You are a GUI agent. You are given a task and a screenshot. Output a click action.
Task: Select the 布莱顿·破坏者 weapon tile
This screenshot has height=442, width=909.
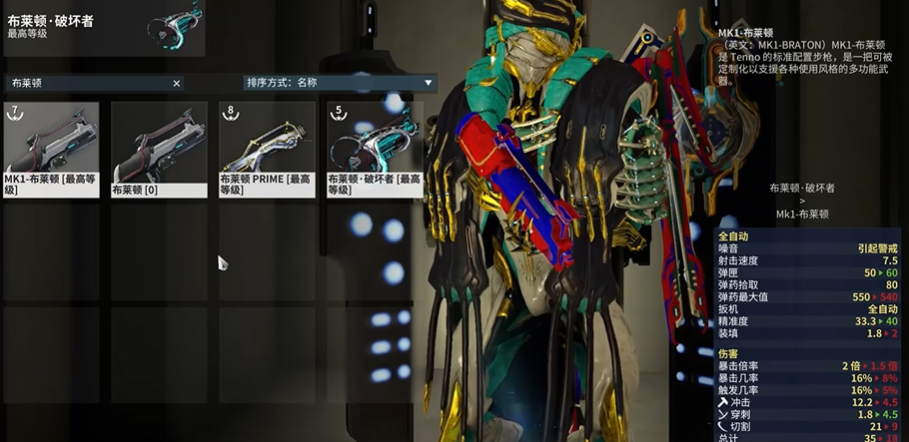[375, 148]
